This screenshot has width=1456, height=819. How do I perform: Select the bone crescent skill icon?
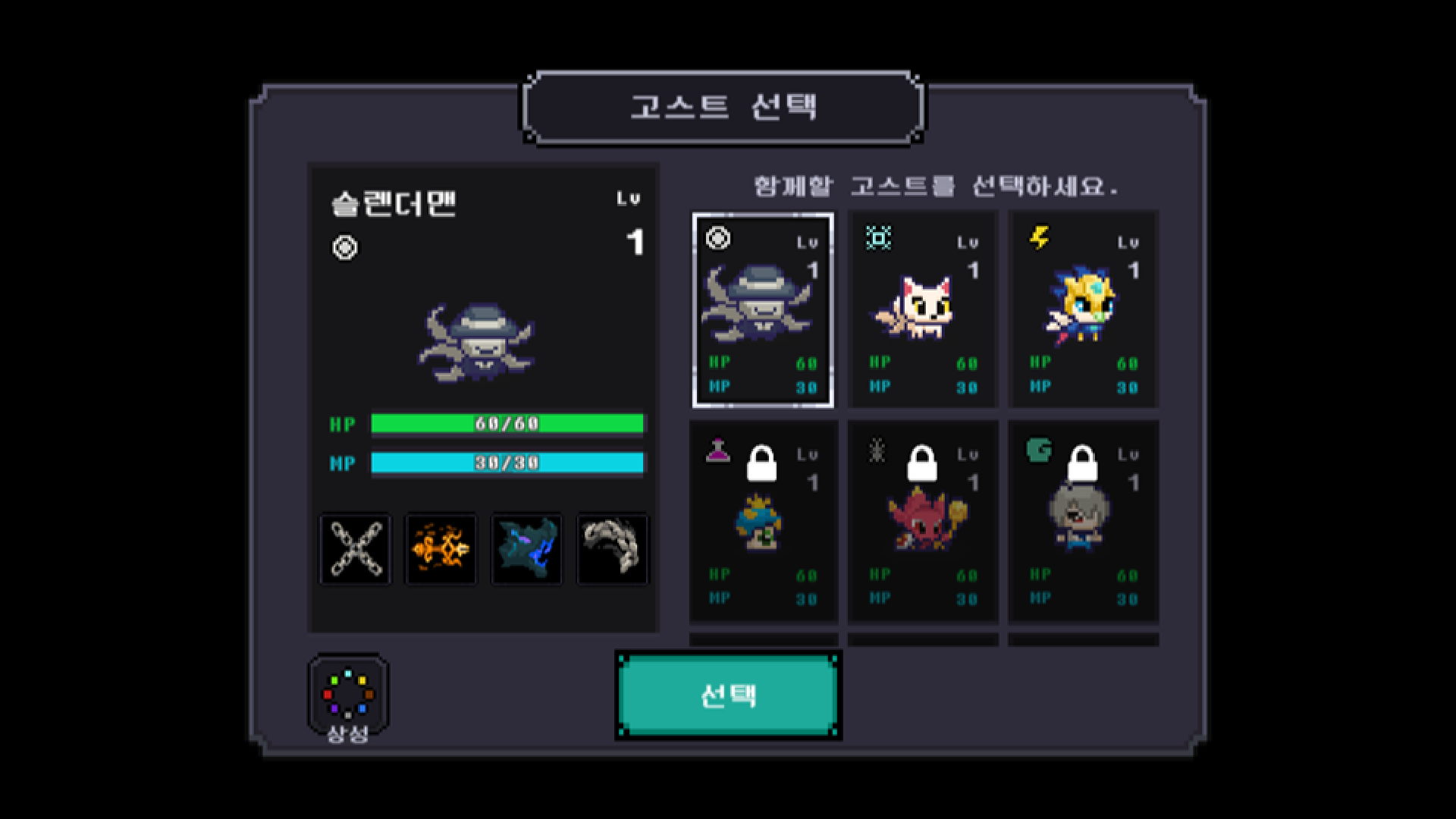[612, 549]
